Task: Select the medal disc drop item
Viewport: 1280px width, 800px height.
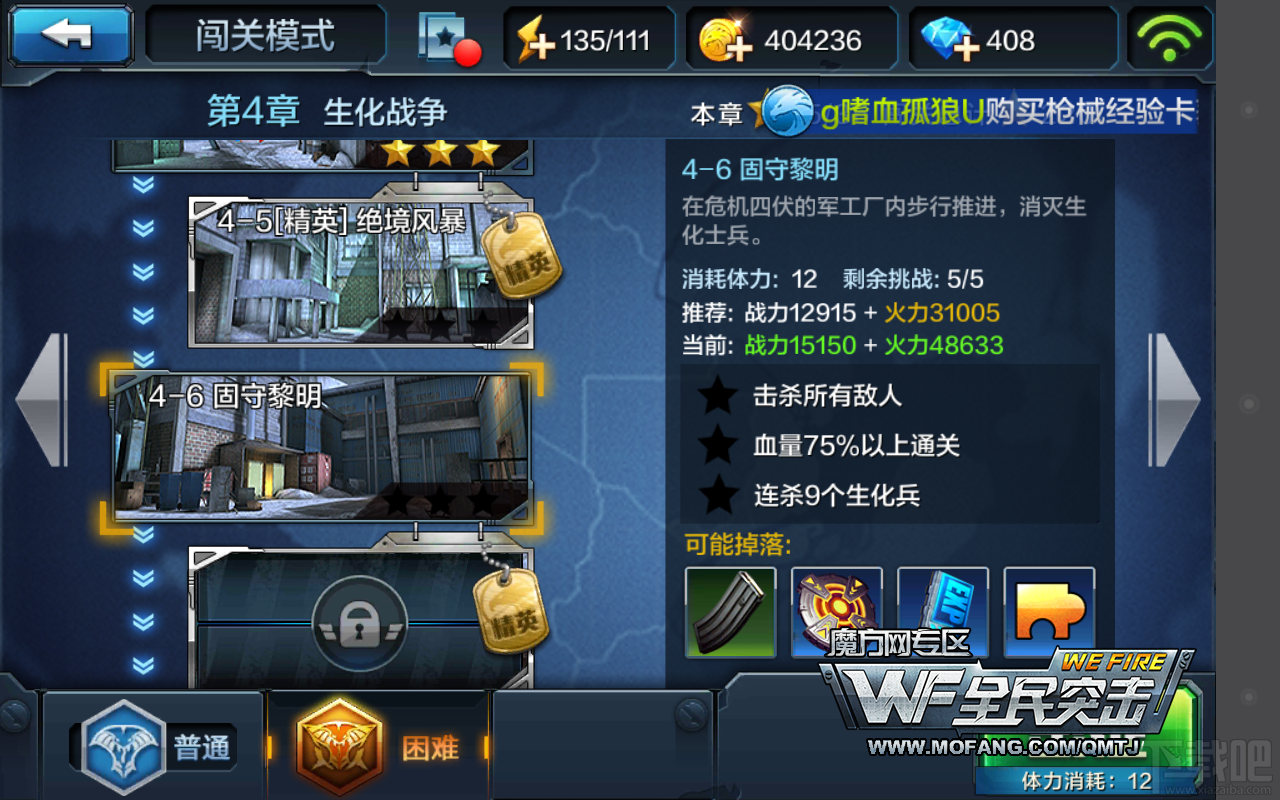Action: coord(837,612)
